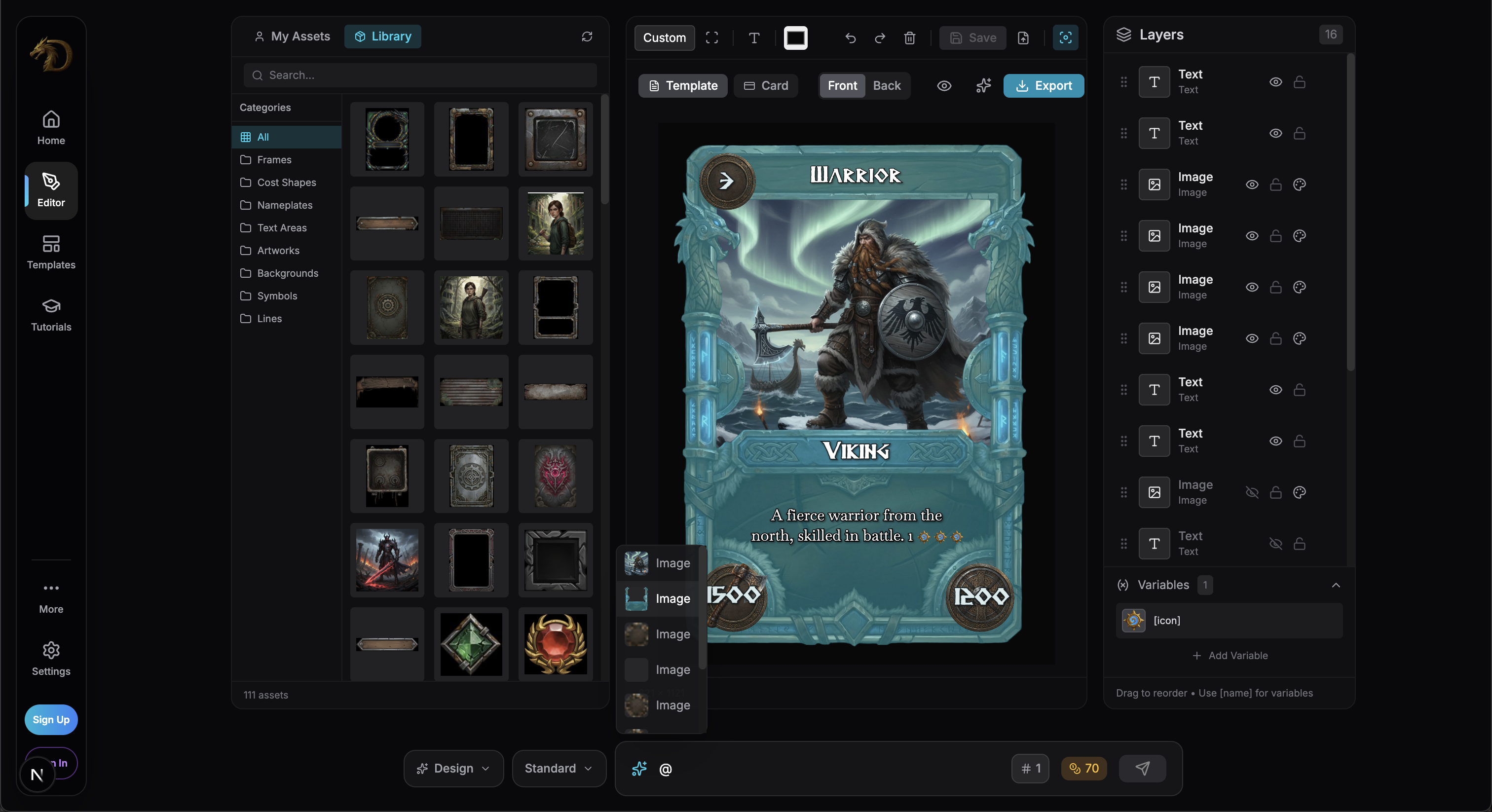This screenshot has height=812, width=1492.
Task: Show the hidden bottom Text layer
Action: [1276, 543]
